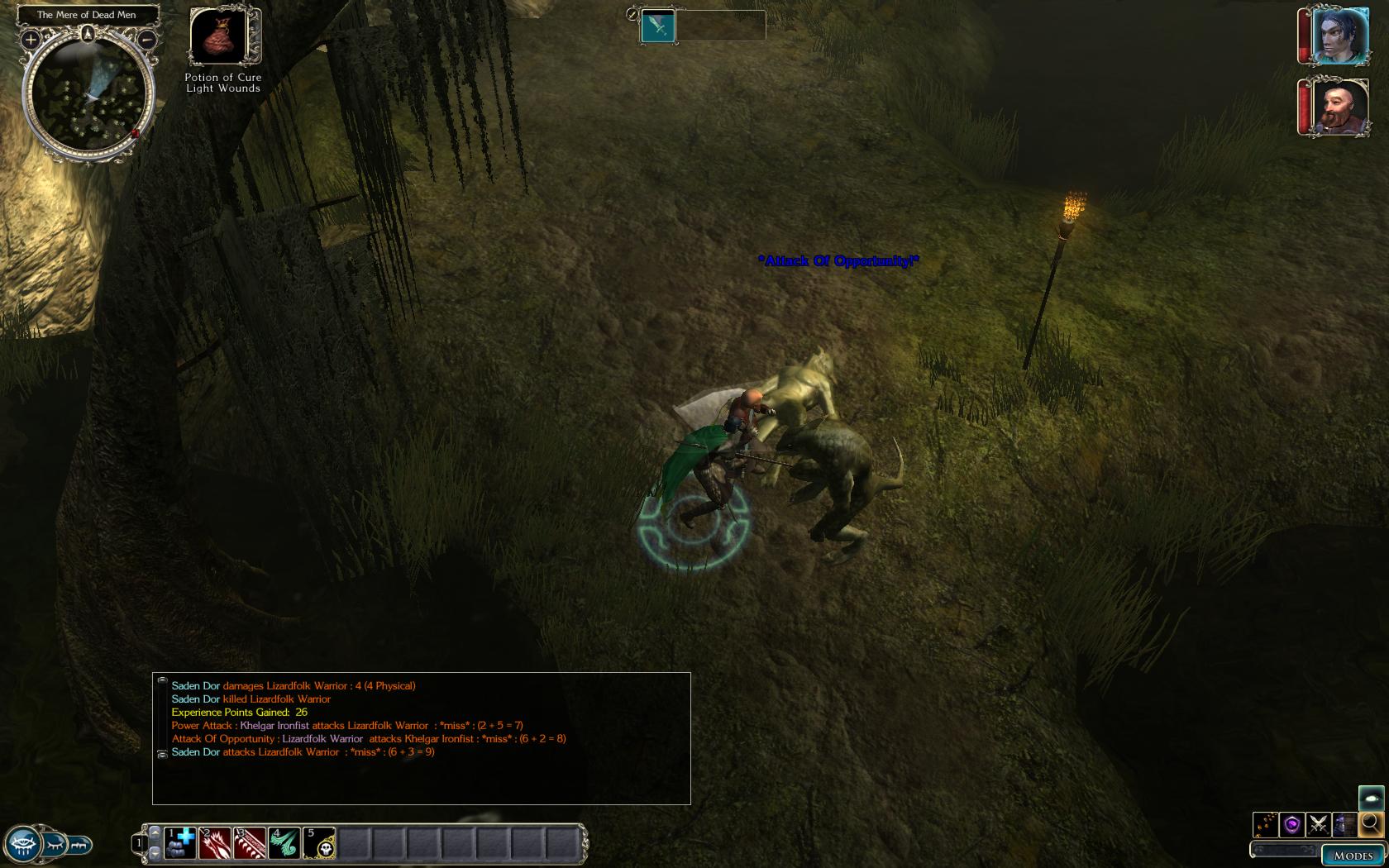Click the large eye emblem button

(x=22, y=845)
